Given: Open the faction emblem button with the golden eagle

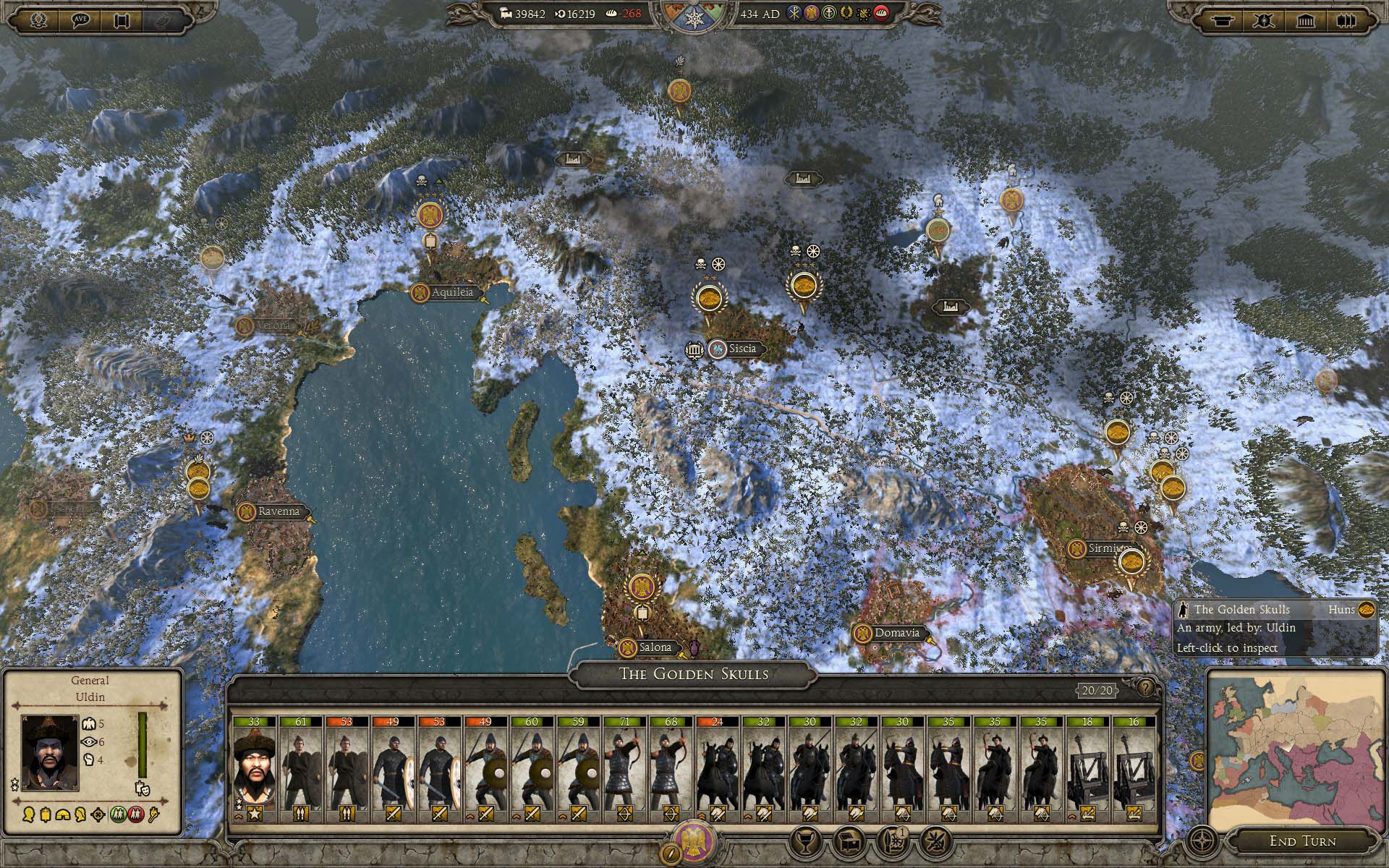Looking at the screenshot, I should point(694,841).
